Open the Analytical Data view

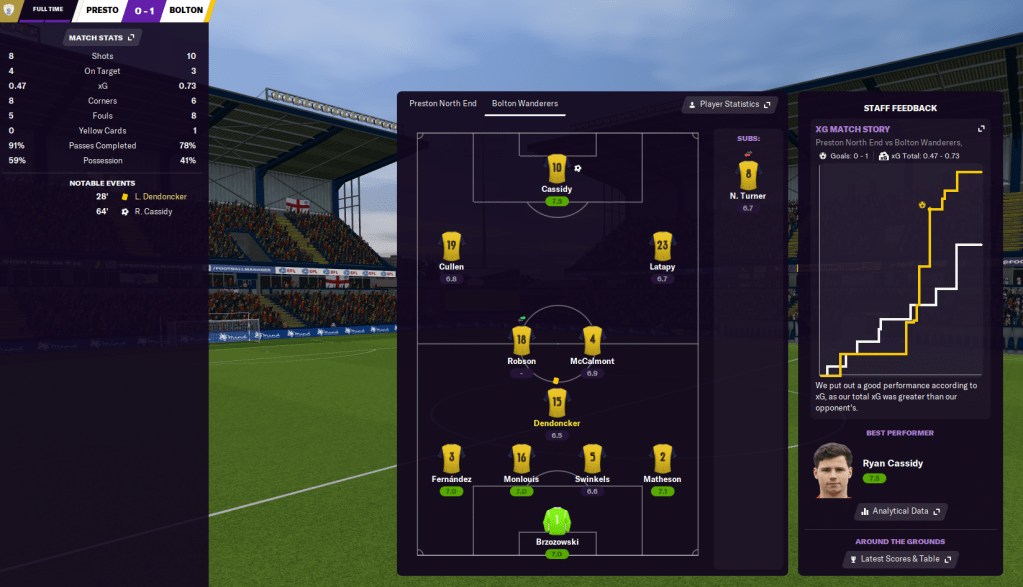pyautogui.click(x=900, y=511)
